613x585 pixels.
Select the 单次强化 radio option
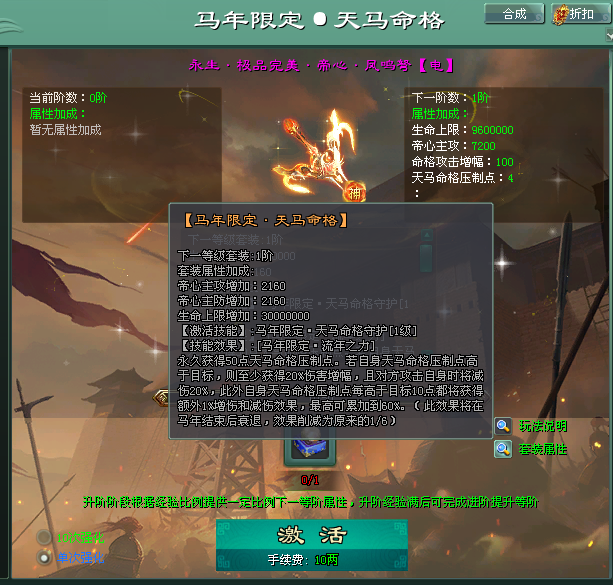click(x=44, y=556)
